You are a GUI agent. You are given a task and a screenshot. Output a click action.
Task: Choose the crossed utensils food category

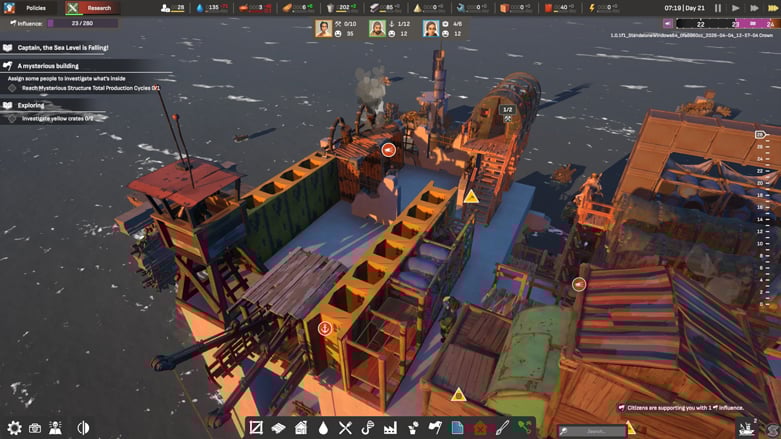point(345,428)
